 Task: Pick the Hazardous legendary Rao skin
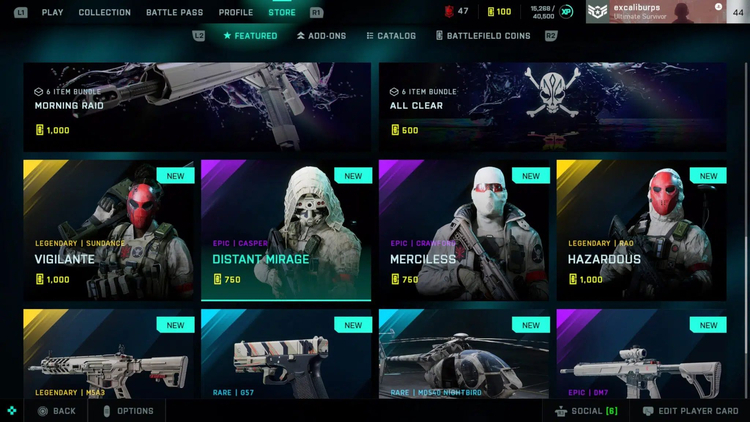tap(641, 229)
